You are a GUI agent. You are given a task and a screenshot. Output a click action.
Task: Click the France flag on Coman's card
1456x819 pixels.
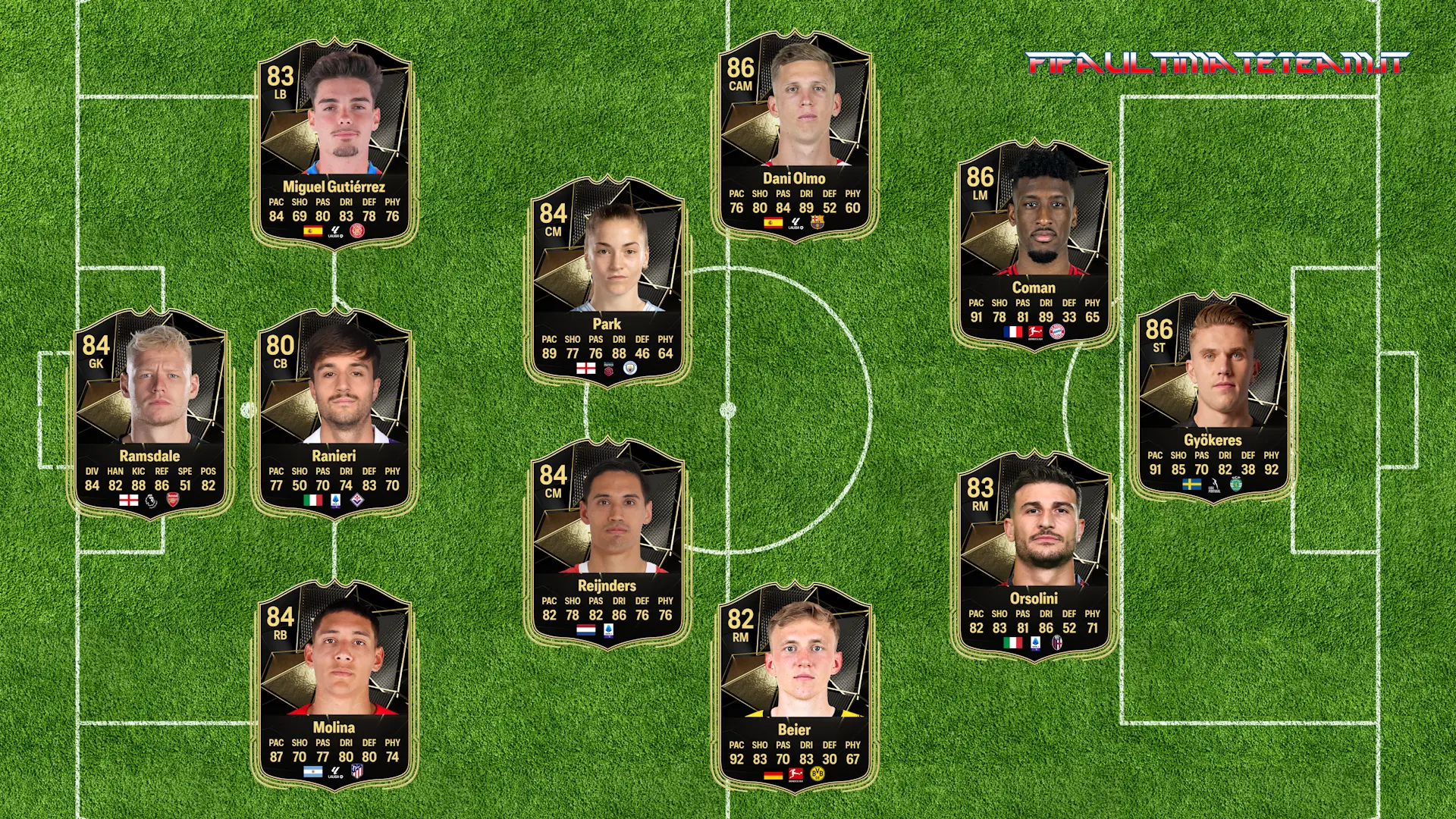click(1013, 332)
